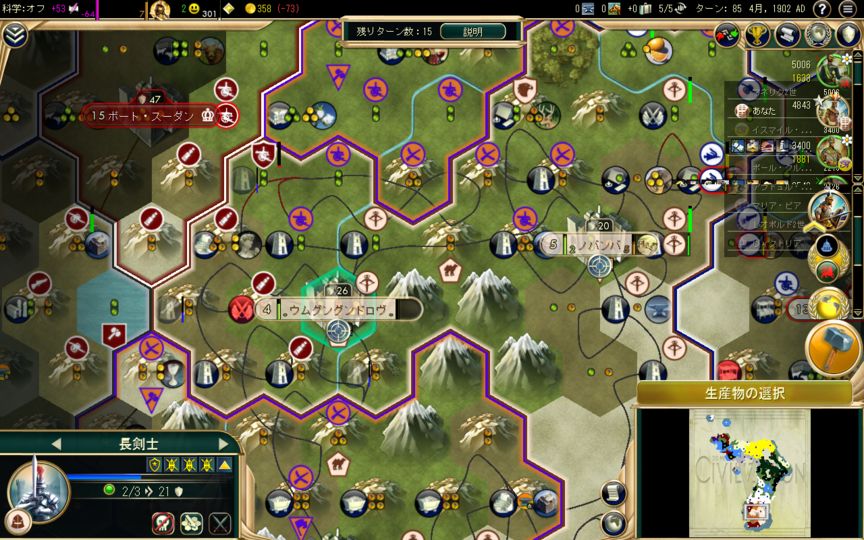Open the diplomacy overview globe icon
This screenshot has width=864, height=540.
click(818, 35)
